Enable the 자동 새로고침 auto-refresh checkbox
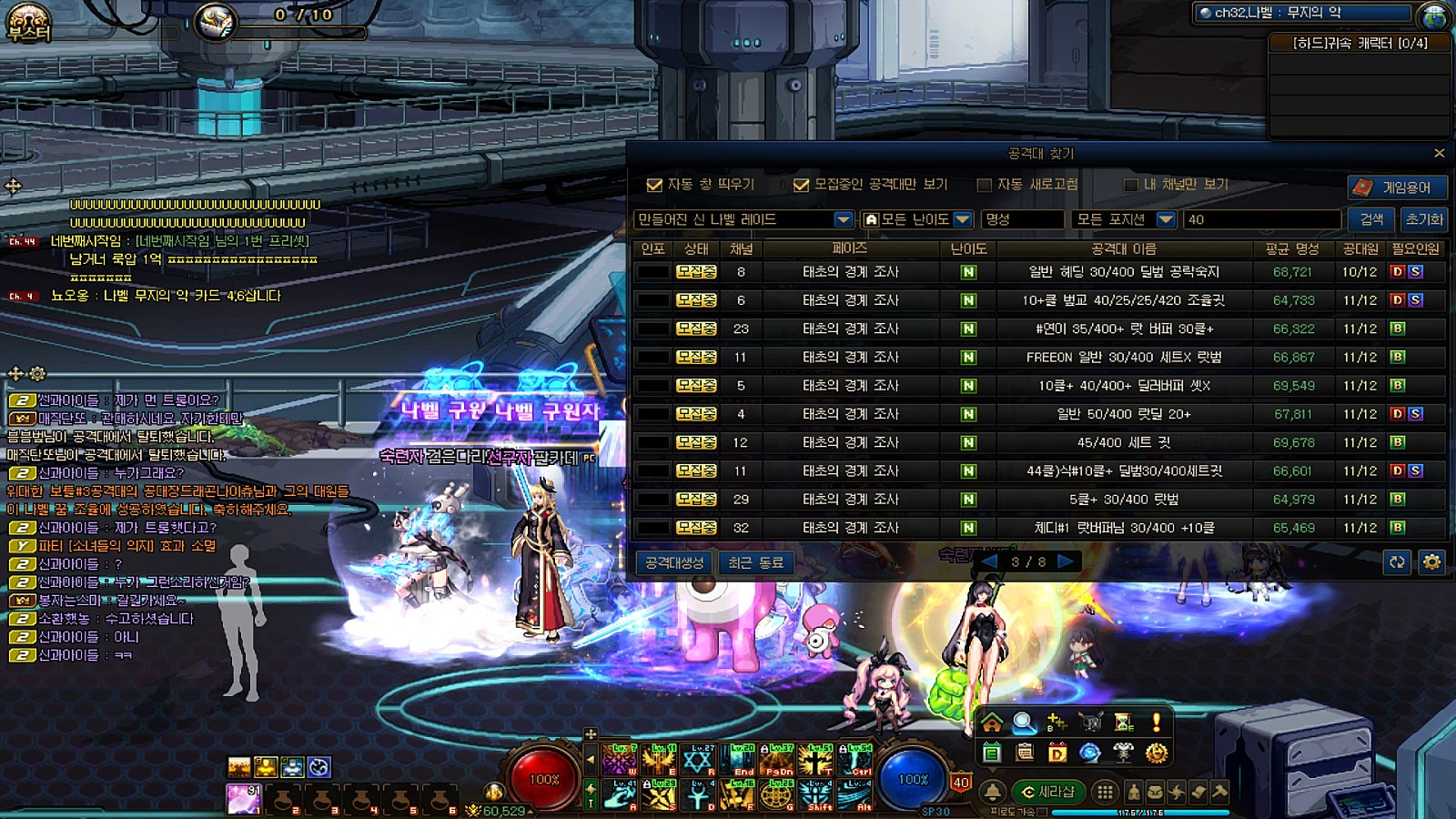Image resolution: width=1456 pixels, height=819 pixels. click(x=984, y=185)
